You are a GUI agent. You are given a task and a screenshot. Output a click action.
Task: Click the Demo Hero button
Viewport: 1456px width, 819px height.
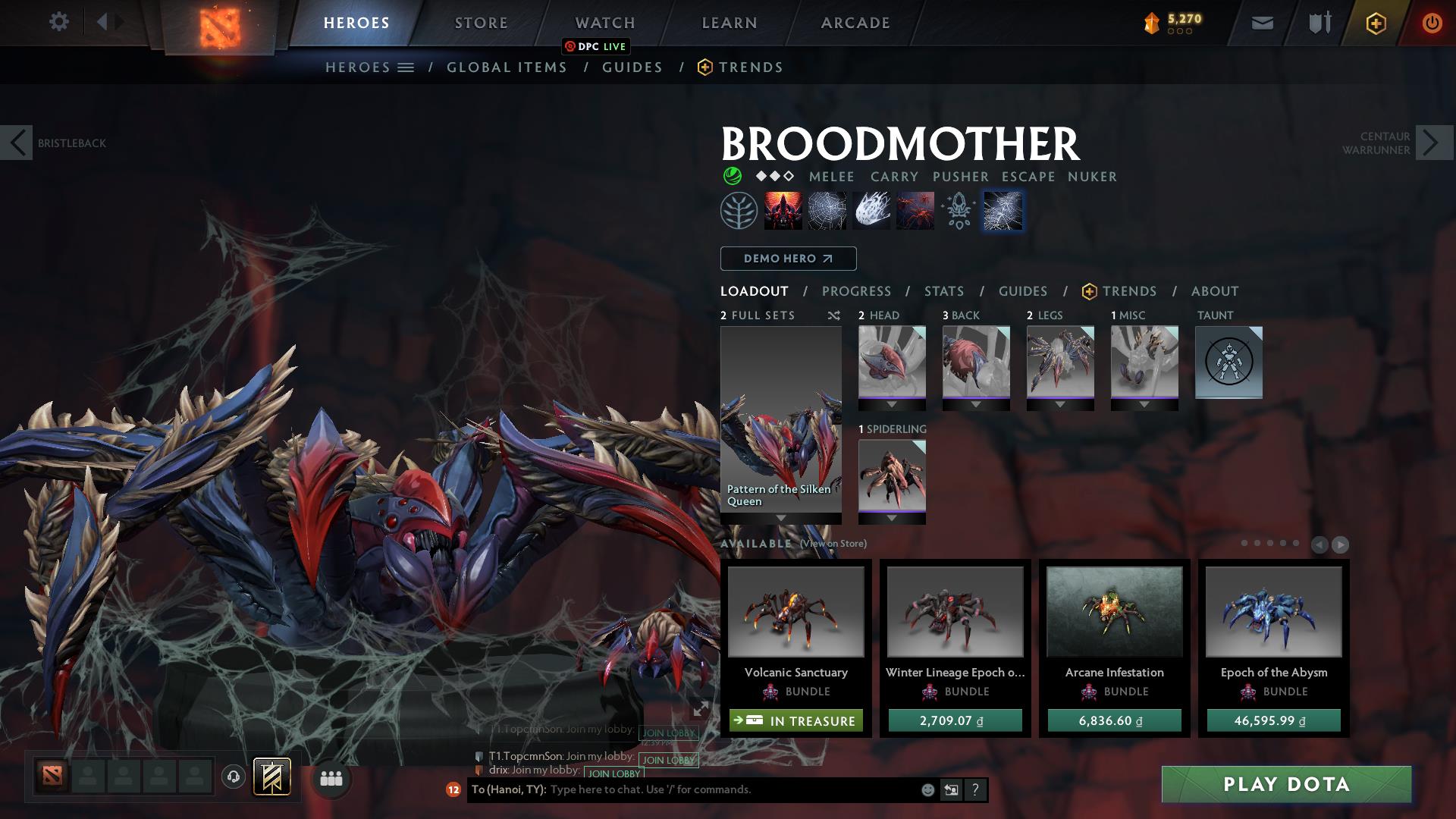[x=787, y=258]
